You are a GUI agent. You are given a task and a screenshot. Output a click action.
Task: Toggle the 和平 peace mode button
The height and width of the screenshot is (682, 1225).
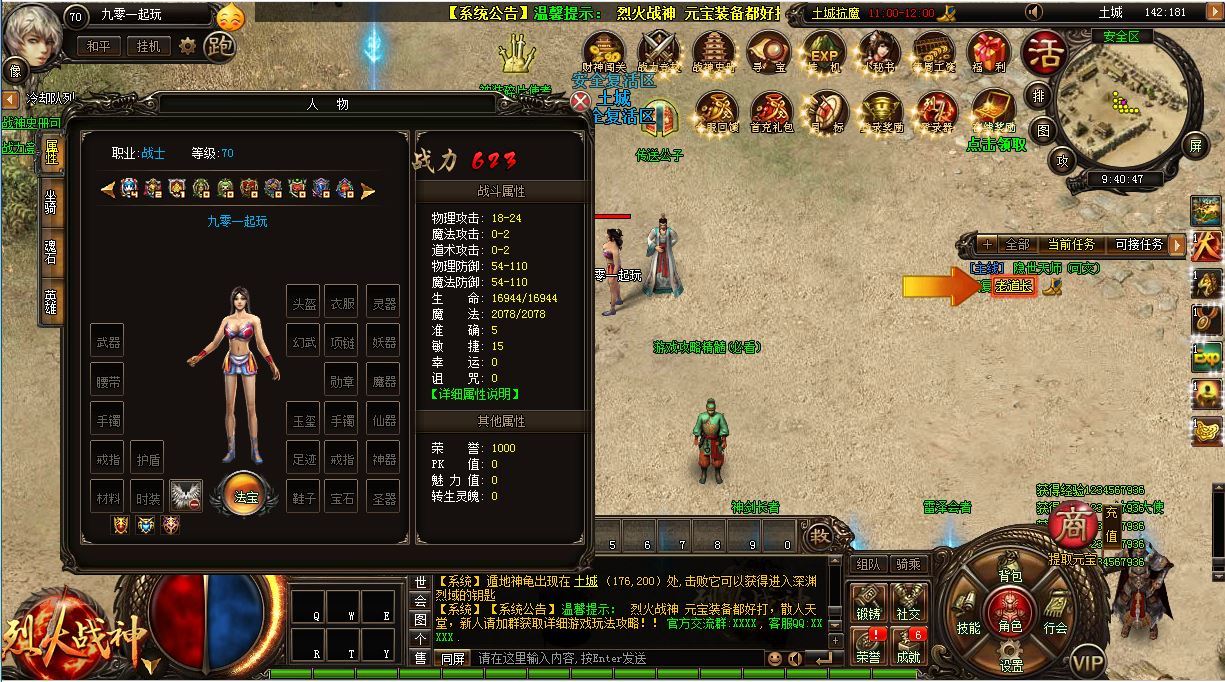(98, 46)
